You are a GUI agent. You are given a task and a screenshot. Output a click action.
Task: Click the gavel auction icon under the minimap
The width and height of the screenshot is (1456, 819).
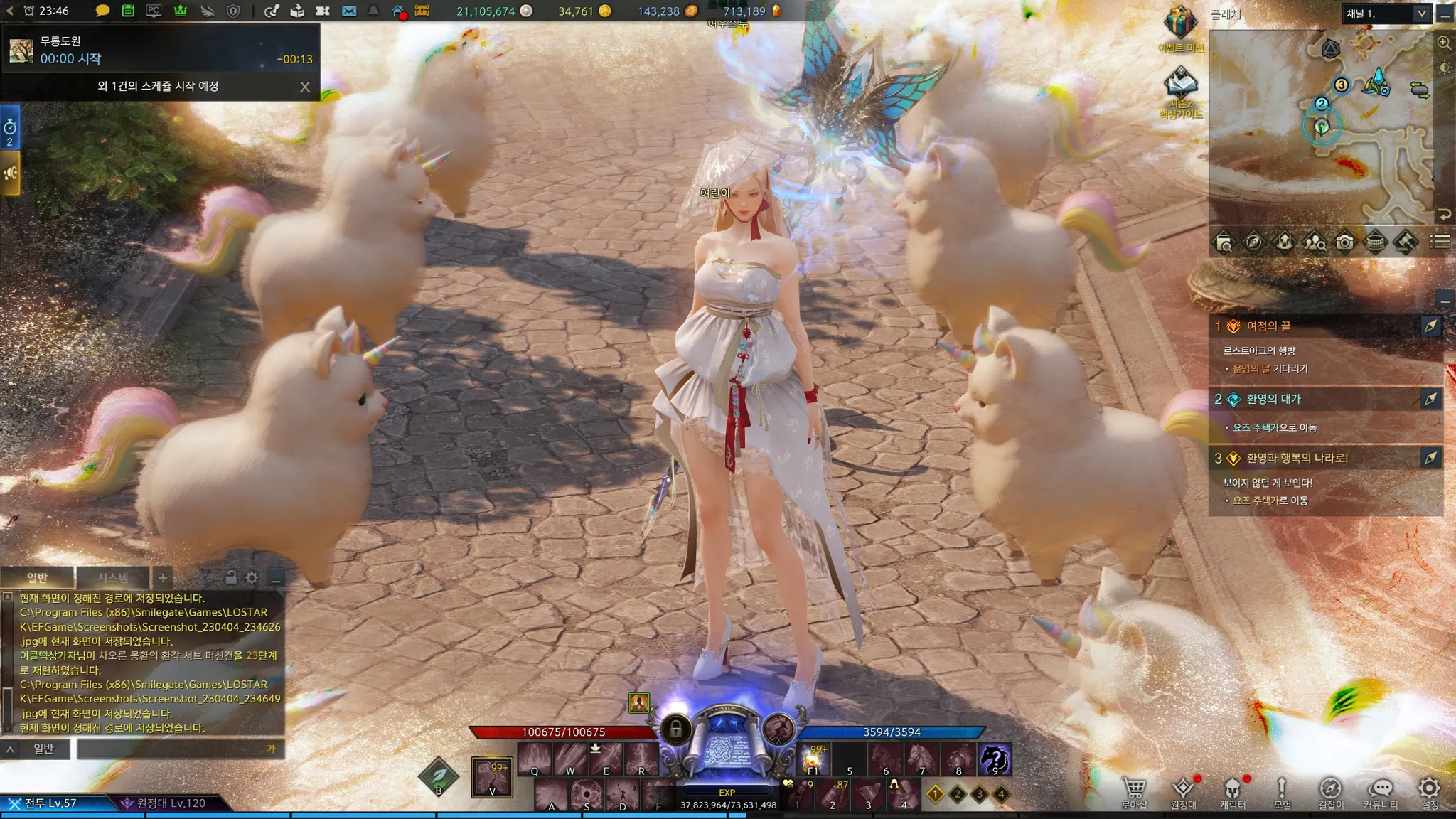click(1406, 242)
